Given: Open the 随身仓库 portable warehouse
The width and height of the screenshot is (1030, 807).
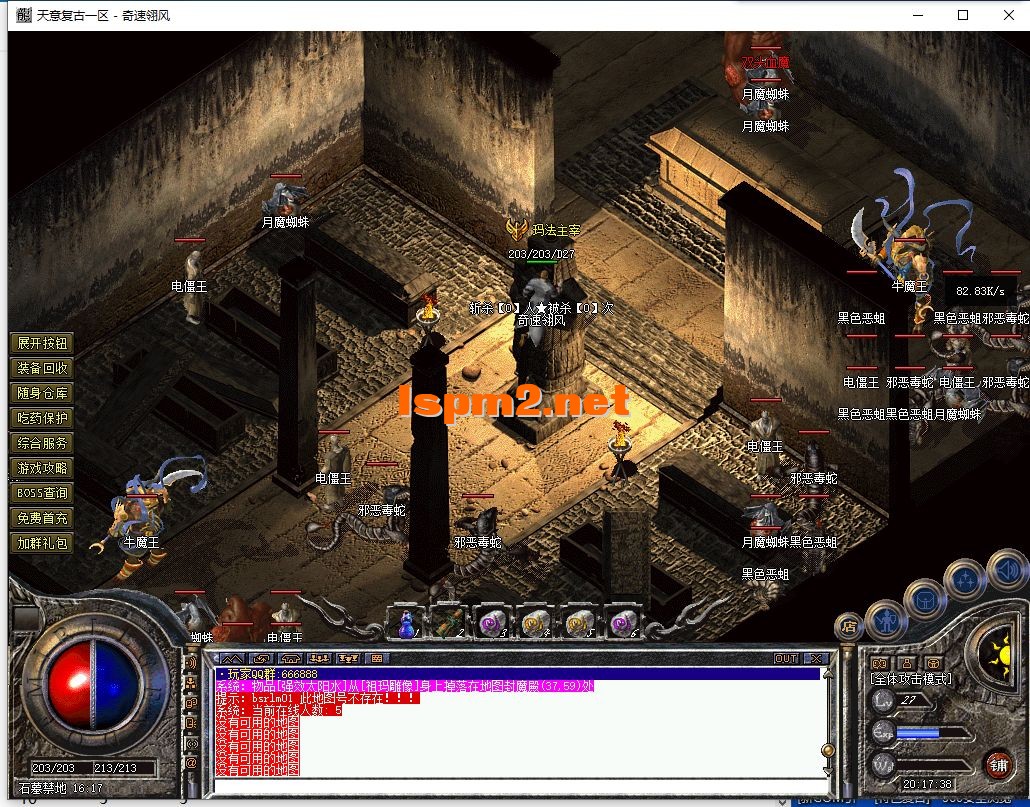Looking at the screenshot, I should (x=42, y=393).
